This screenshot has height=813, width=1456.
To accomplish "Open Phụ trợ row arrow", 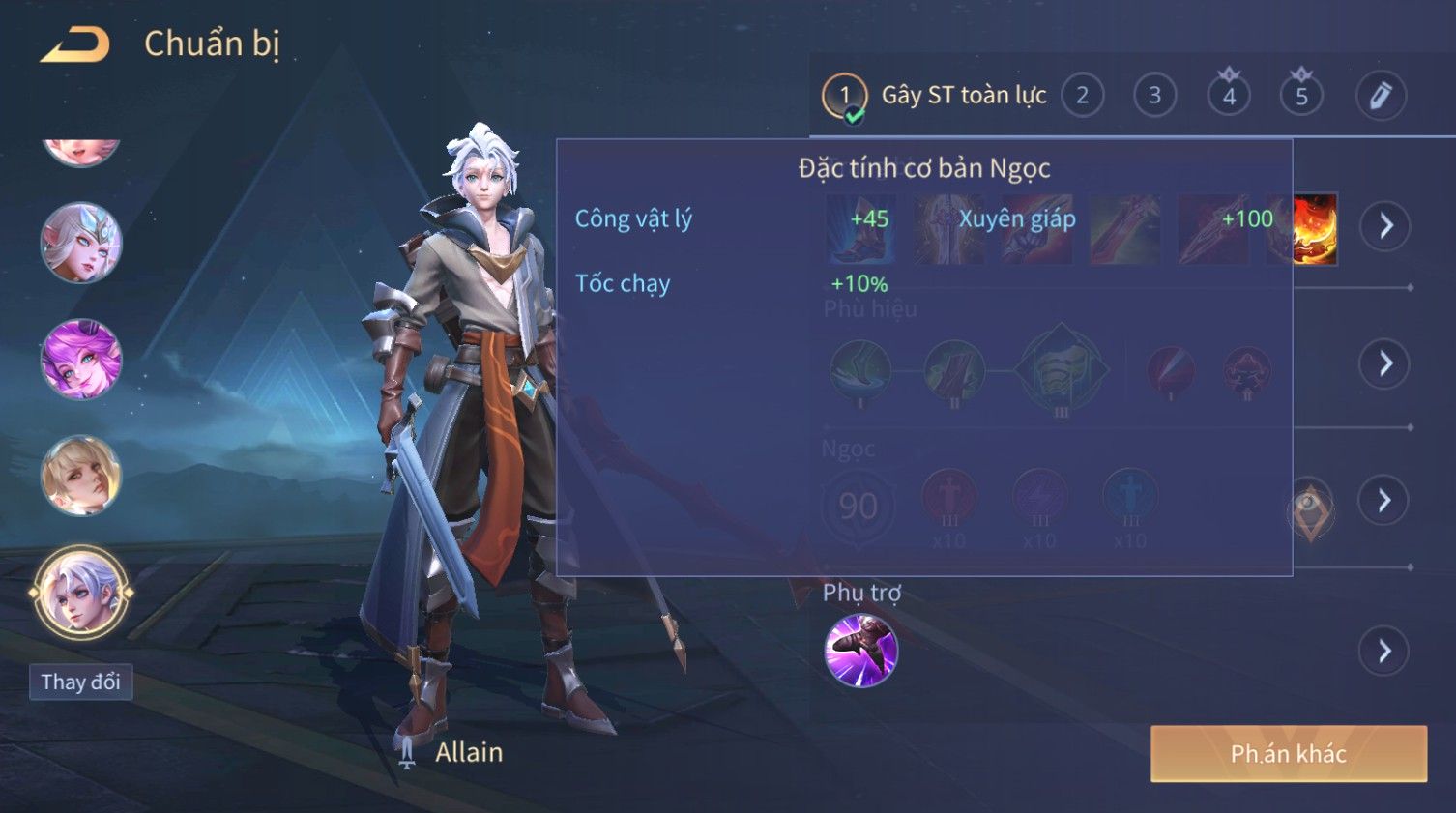I will pyautogui.click(x=1385, y=652).
